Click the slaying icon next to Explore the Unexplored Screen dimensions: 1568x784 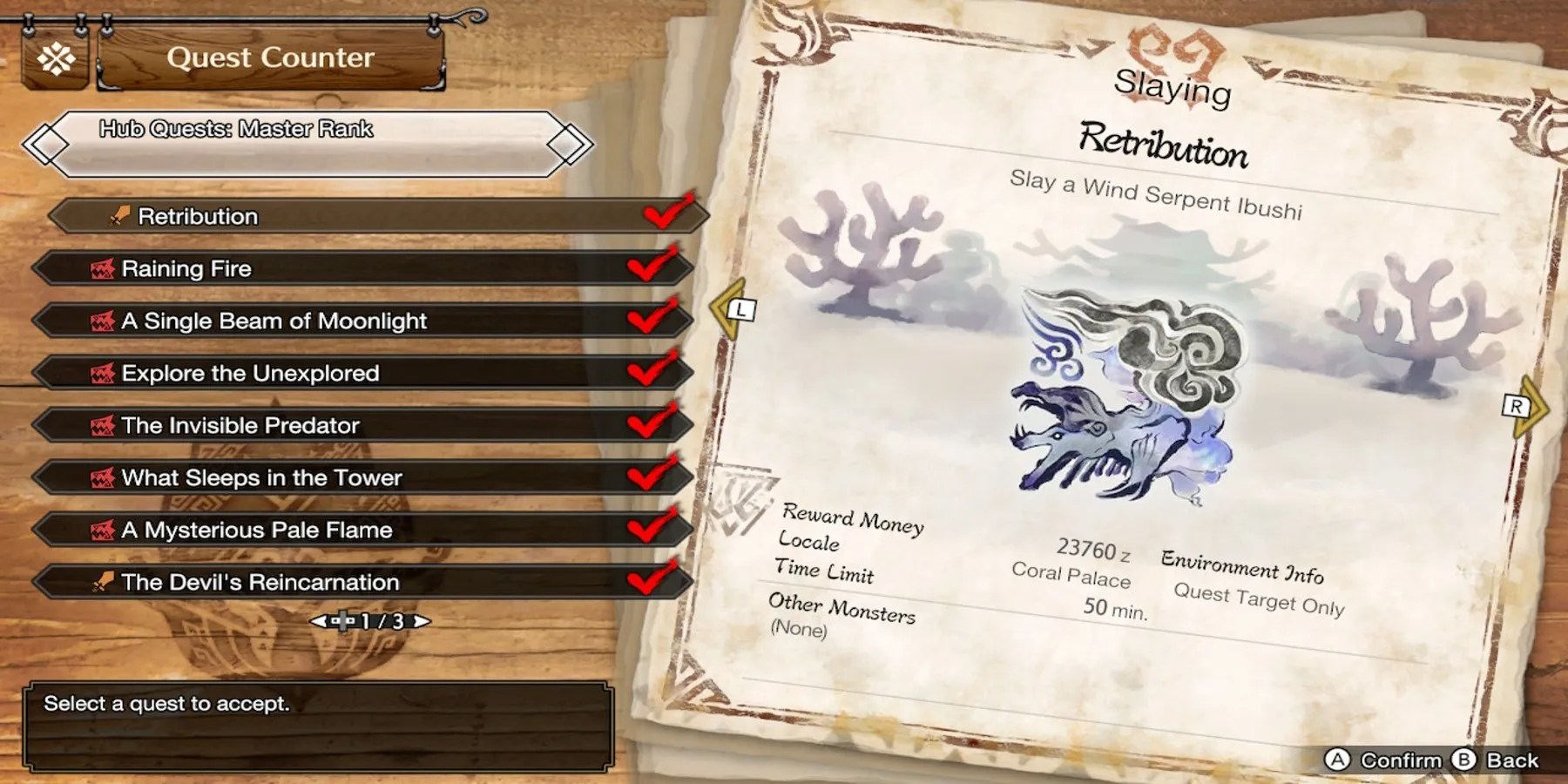102,372
